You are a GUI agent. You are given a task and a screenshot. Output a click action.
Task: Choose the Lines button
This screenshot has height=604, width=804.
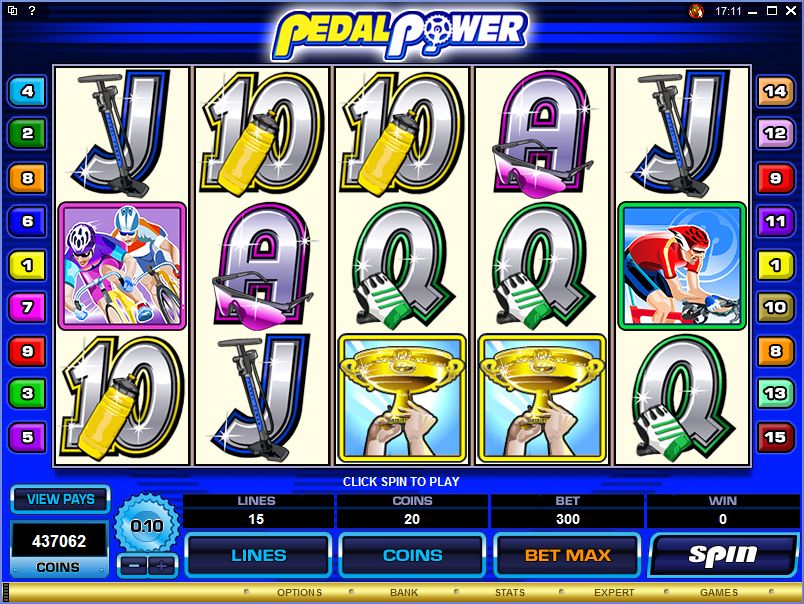pos(258,555)
